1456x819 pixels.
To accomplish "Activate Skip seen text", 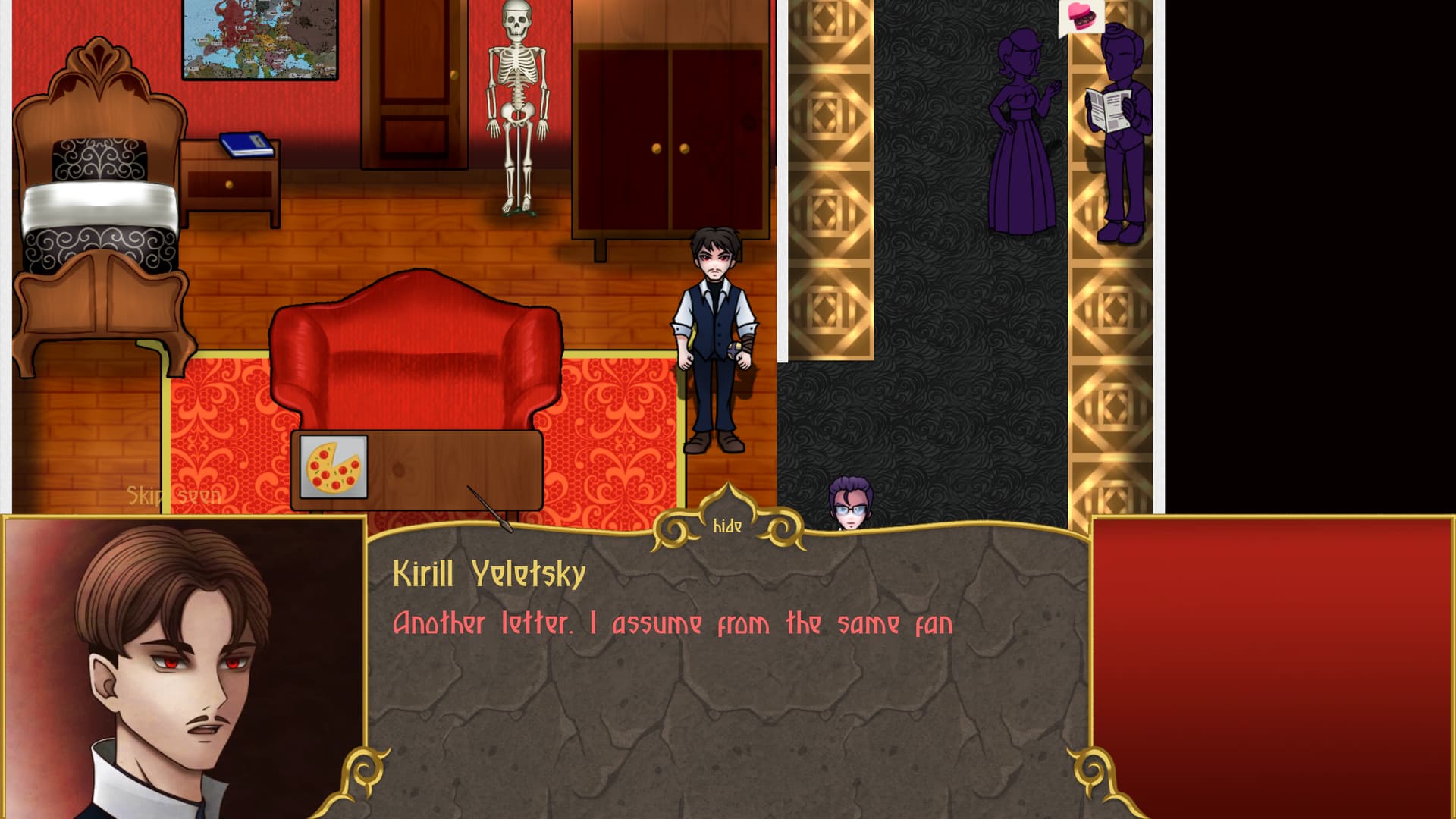I will [174, 496].
